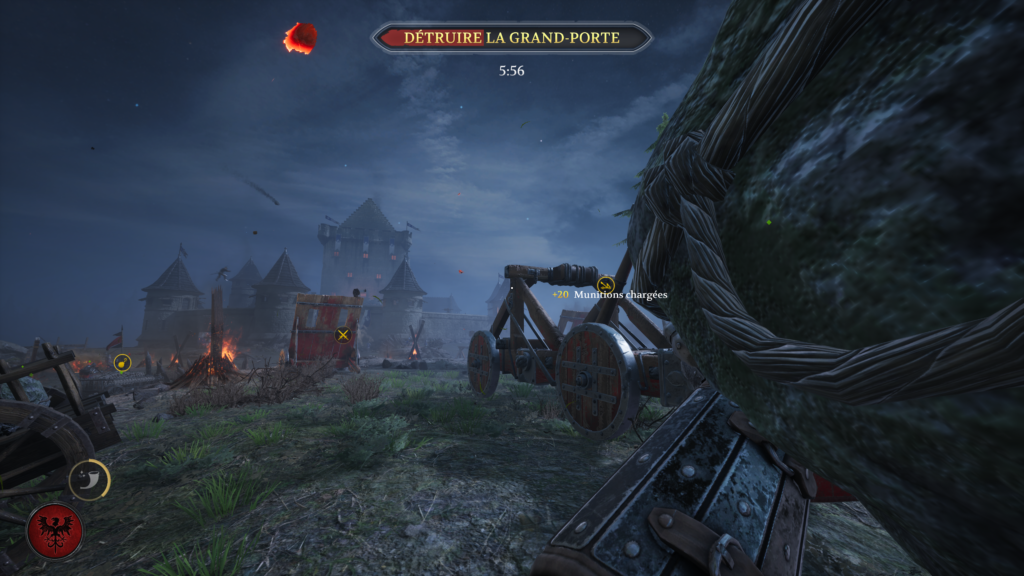1024x576 pixels.
Task: Click the Détruire la Grand-Porte objective banner
Action: tap(511, 38)
